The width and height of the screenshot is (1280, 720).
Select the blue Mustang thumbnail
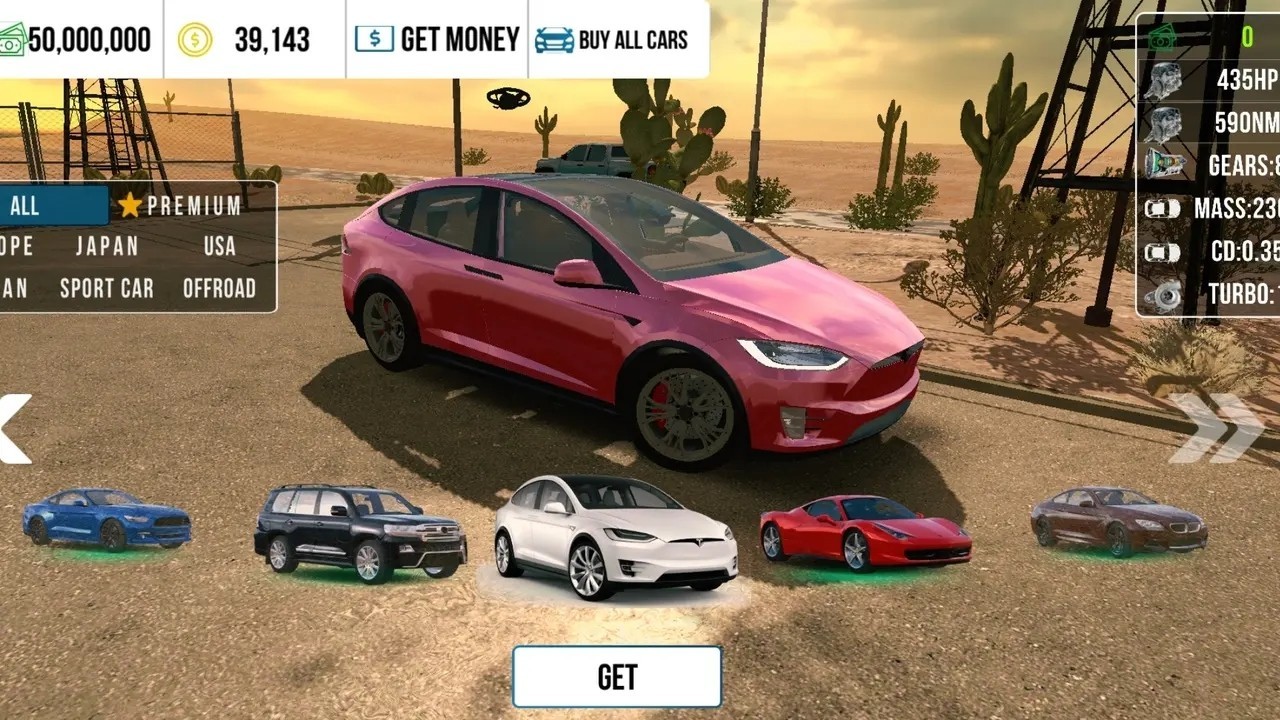point(106,518)
